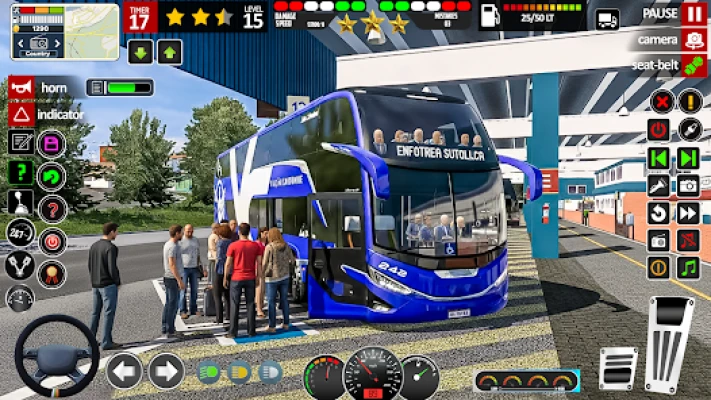Open the minimap

click(x=50, y=31)
